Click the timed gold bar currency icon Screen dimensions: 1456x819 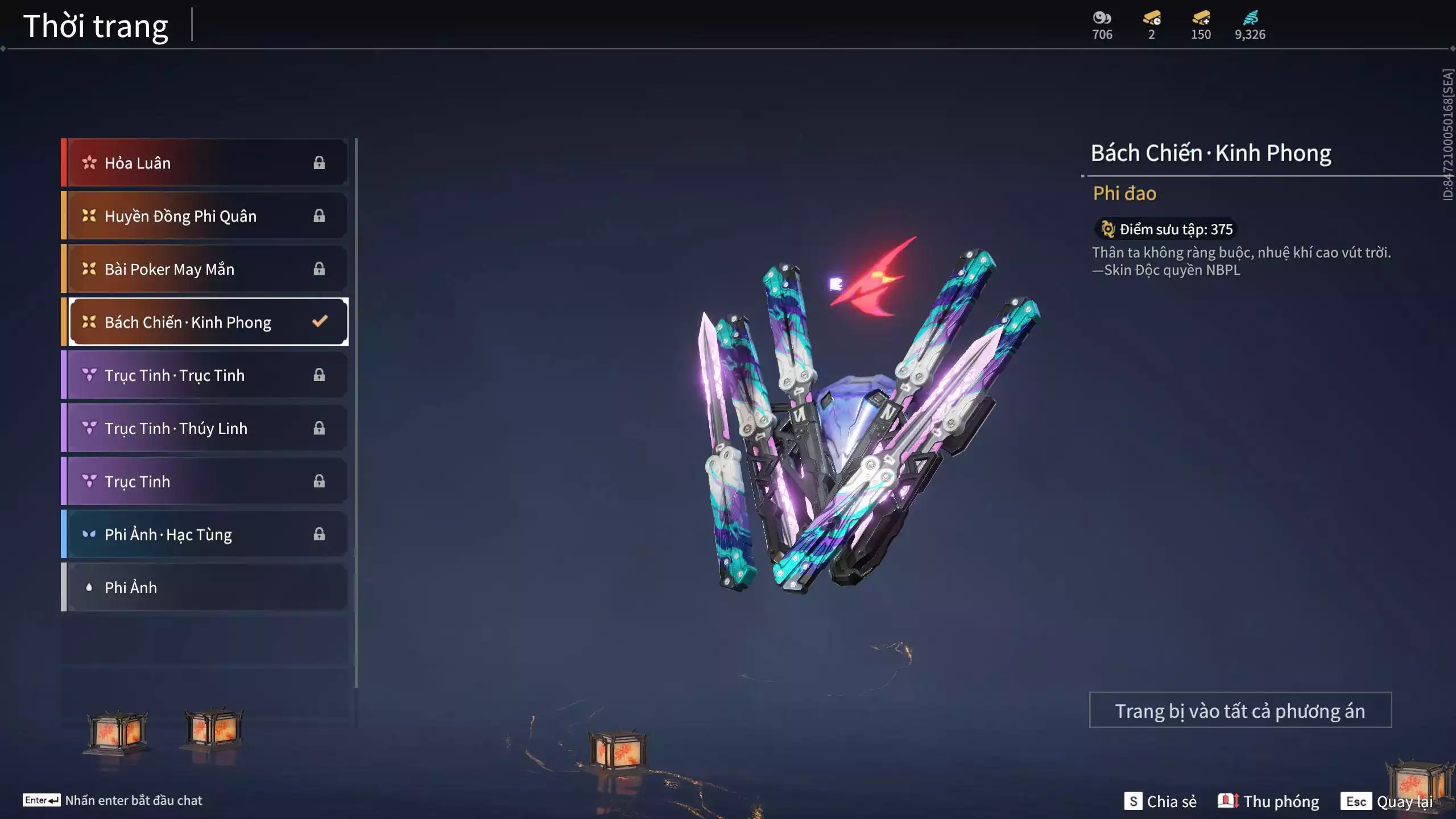(1152, 18)
